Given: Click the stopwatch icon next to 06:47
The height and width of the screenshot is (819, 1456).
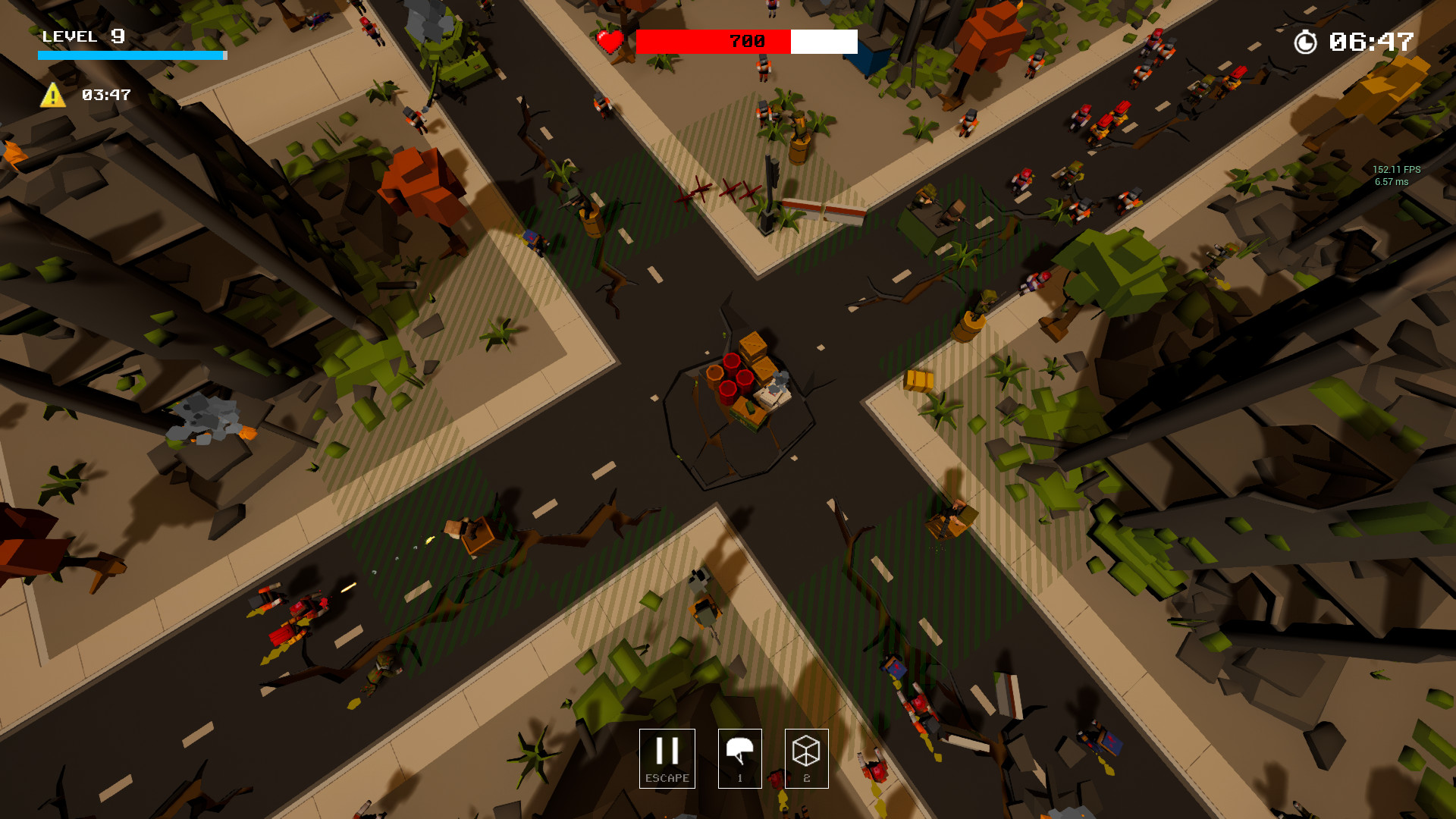Looking at the screenshot, I should pyautogui.click(x=1306, y=43).
